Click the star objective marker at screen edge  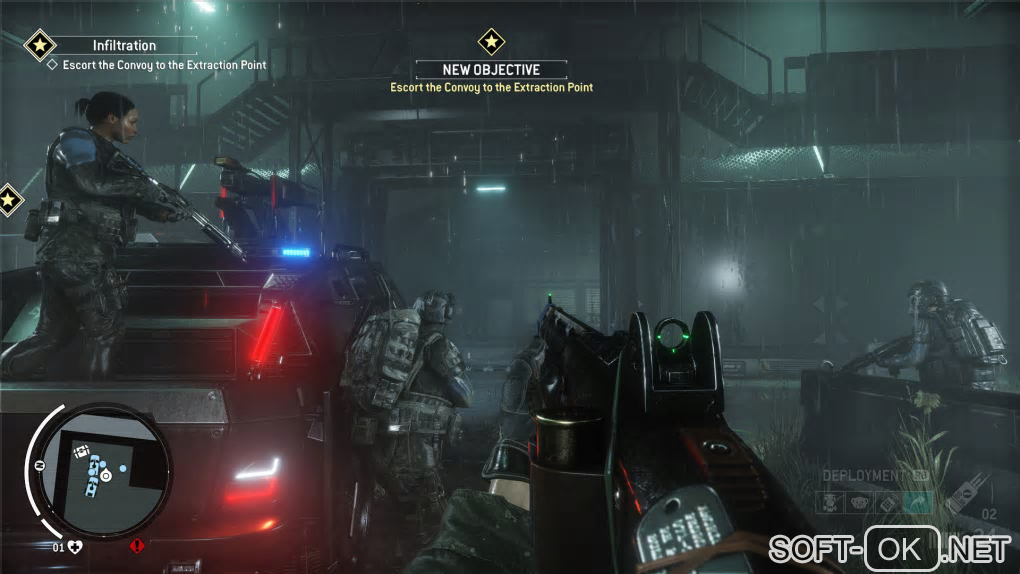pos(9,199)
